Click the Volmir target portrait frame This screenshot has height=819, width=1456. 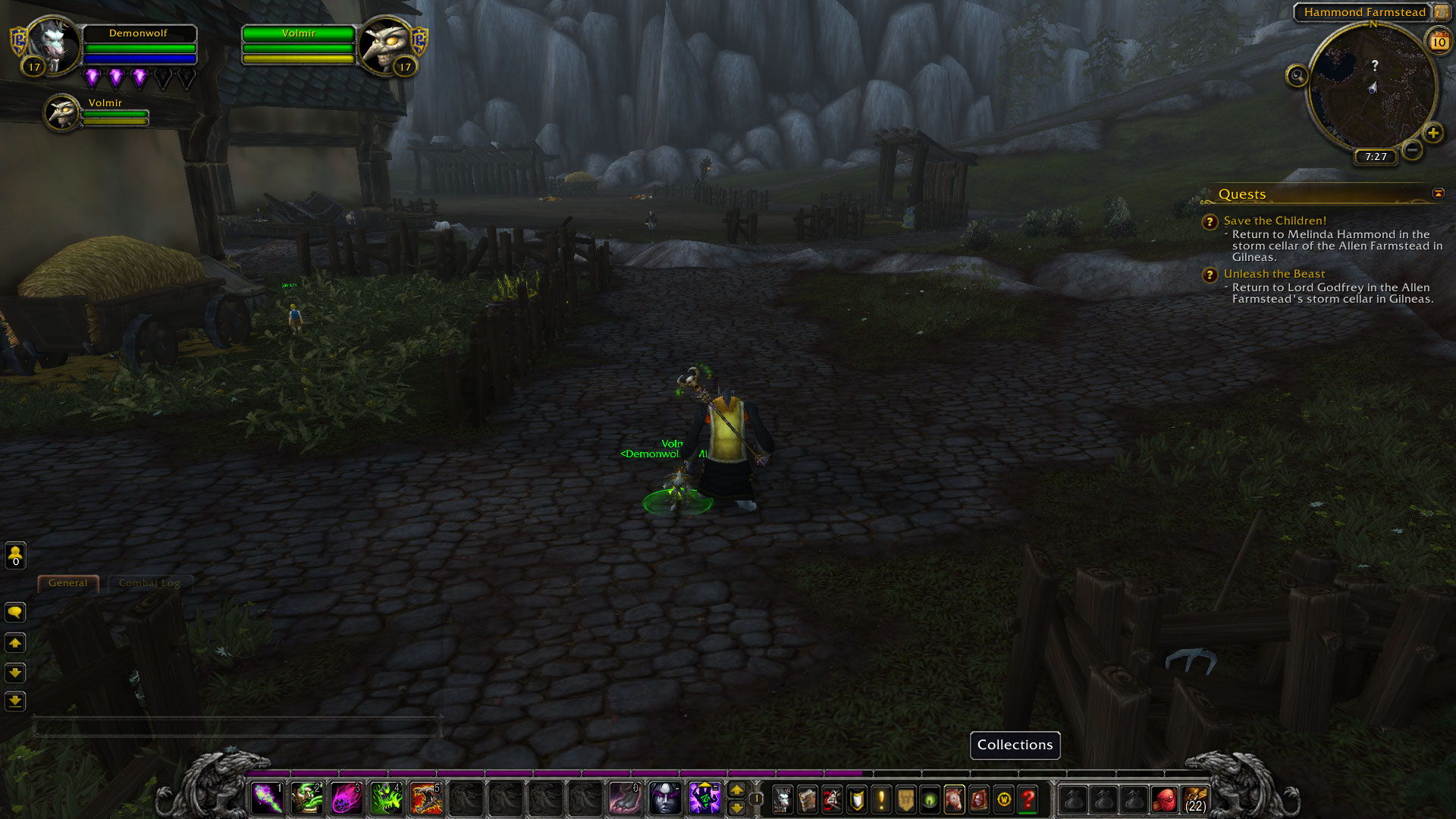tap(385, 44)
